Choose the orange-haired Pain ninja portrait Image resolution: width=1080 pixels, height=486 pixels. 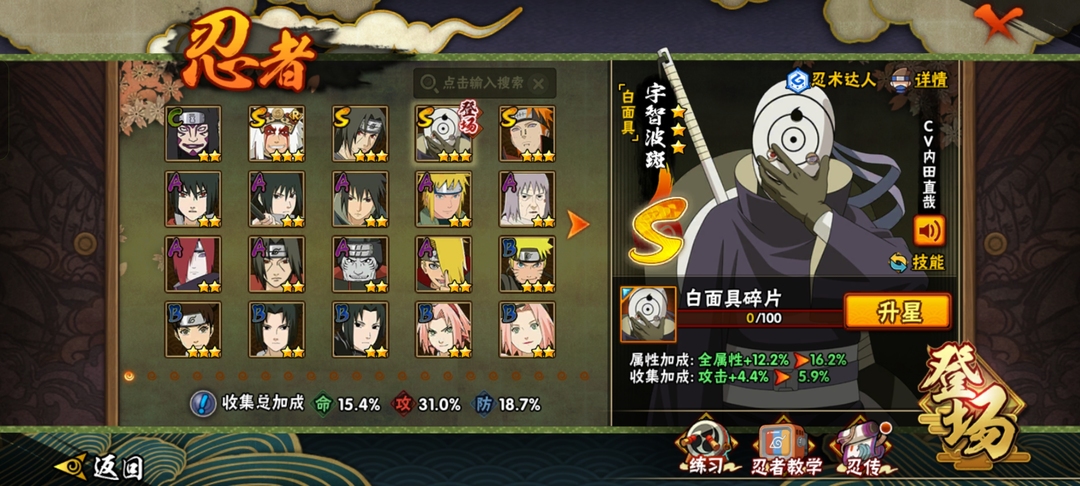(x=527, y=134)
